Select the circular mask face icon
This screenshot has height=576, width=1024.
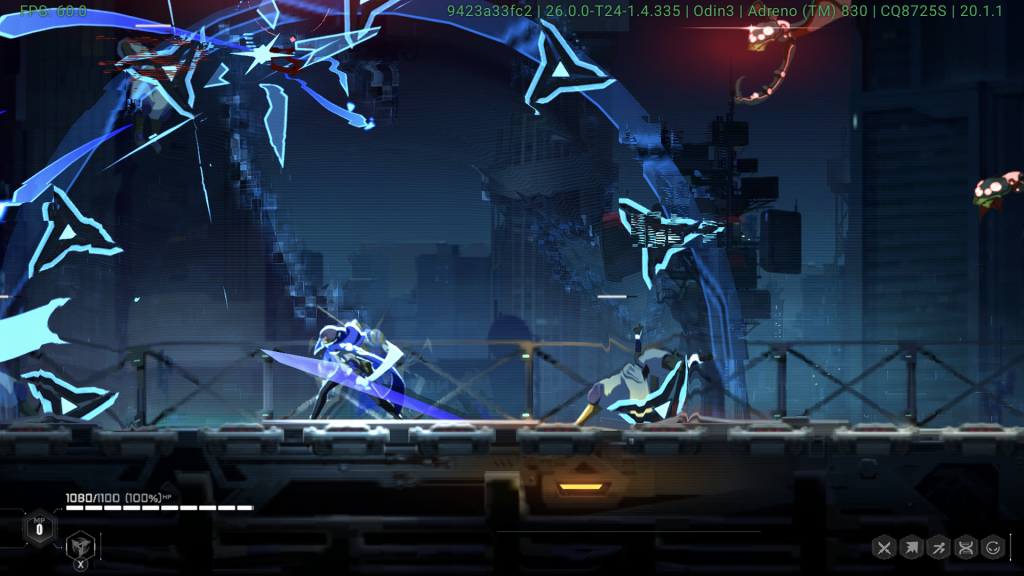point(993,547)
